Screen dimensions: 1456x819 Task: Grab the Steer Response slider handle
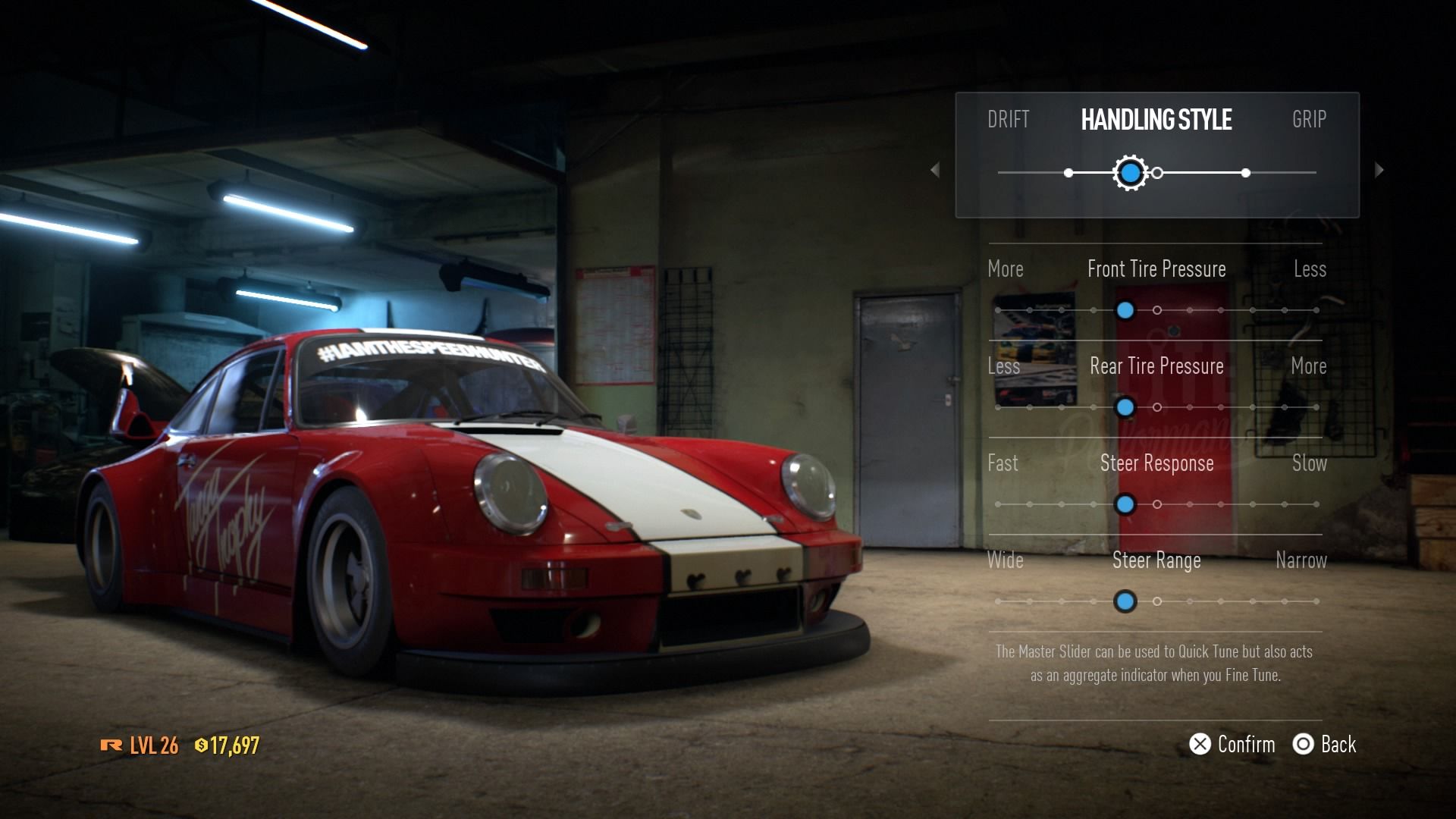coord(1125,504)
